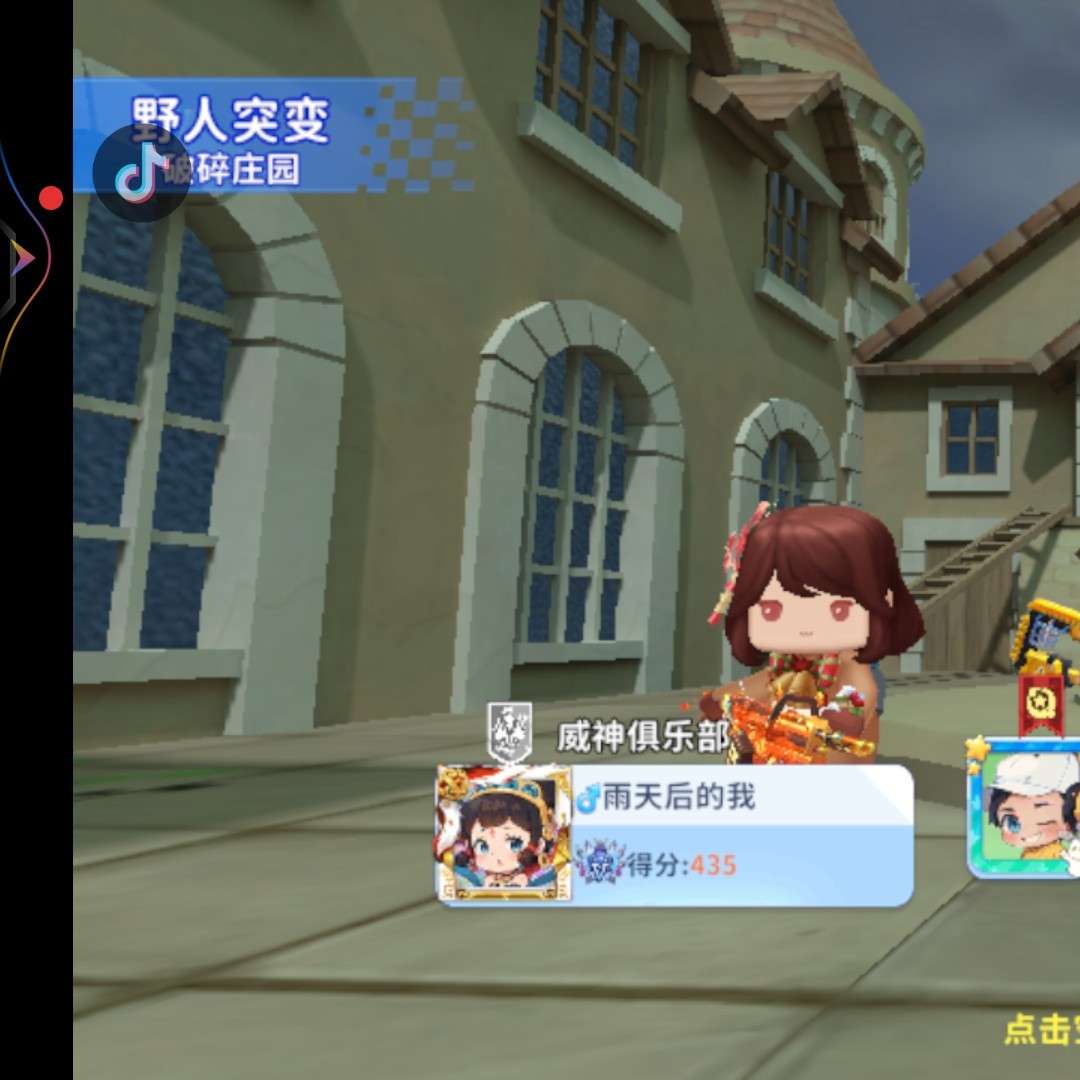Select the 雨天后的我 player score card
This screenshot has height=1080, width=1080.
click(x=740, y=835)
